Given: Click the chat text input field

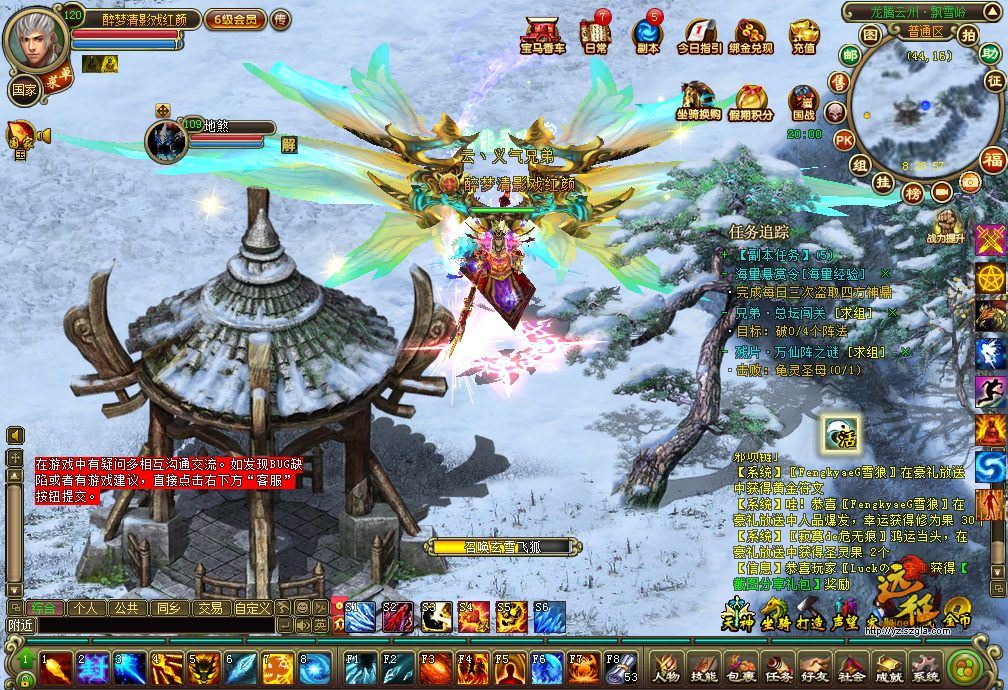Looking at the screenshot, I should (138, 625).
